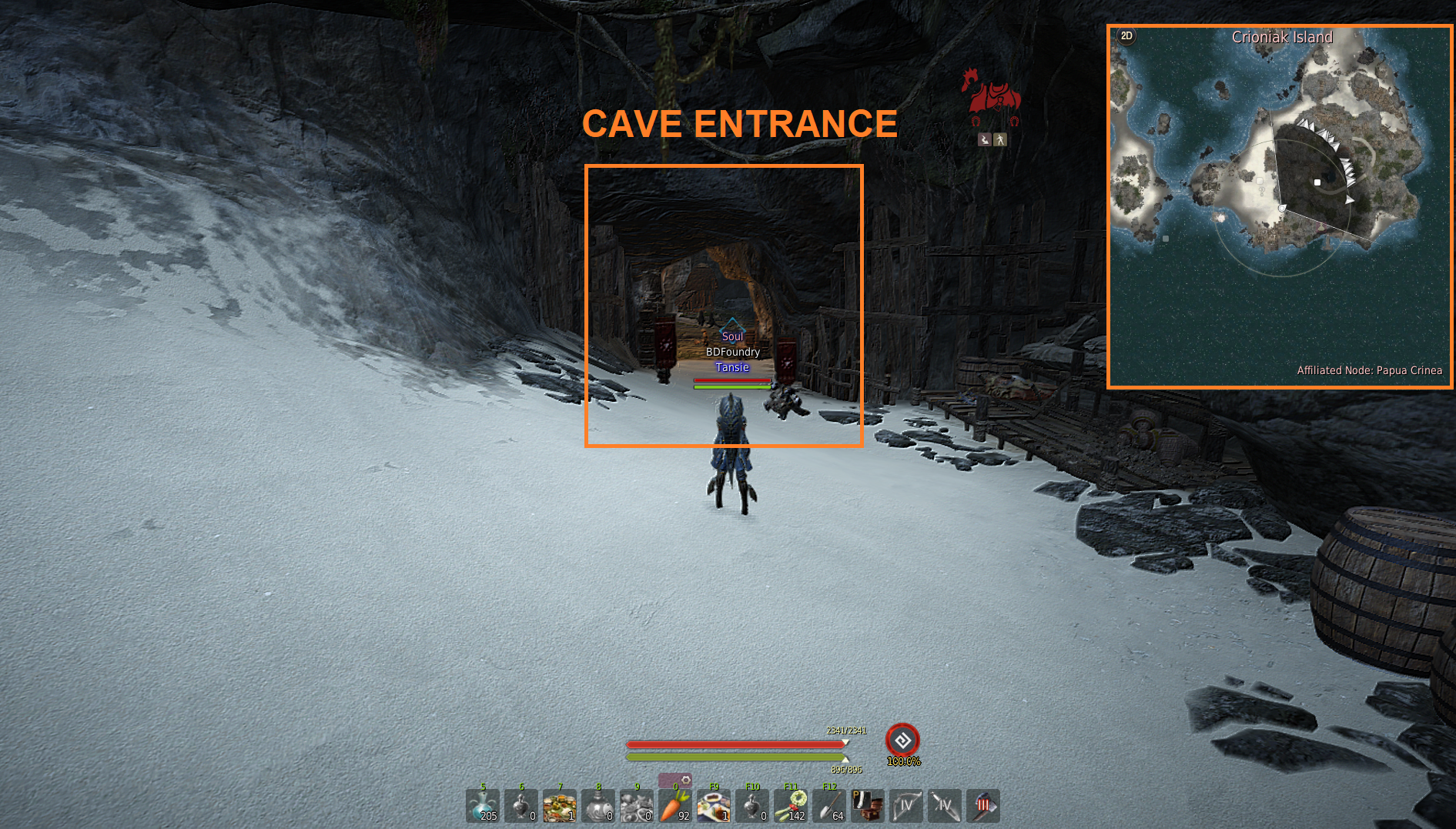Select the shovel item with 64 count
The height and width of the screenshot is (829, 1456).
829,806
